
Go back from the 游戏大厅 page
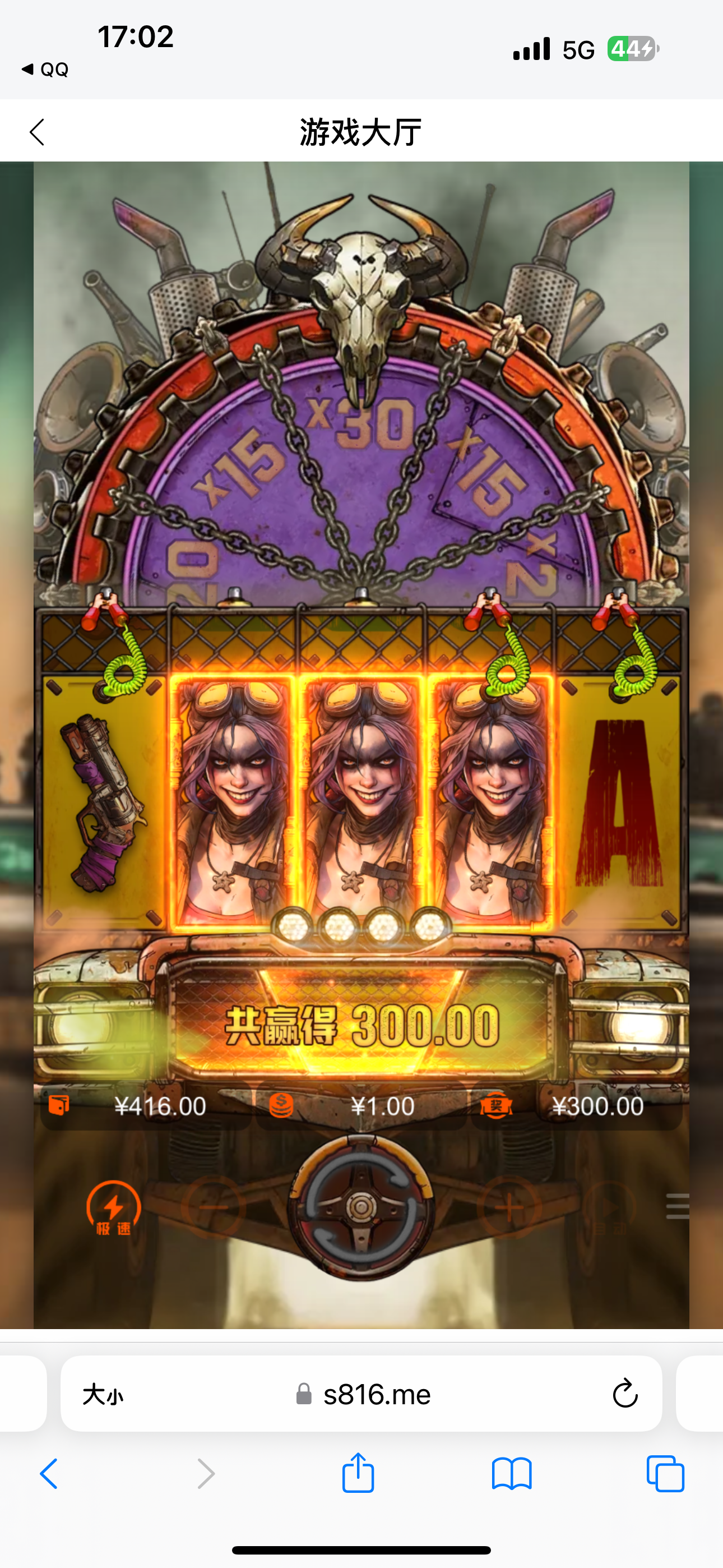coord(37,131)
